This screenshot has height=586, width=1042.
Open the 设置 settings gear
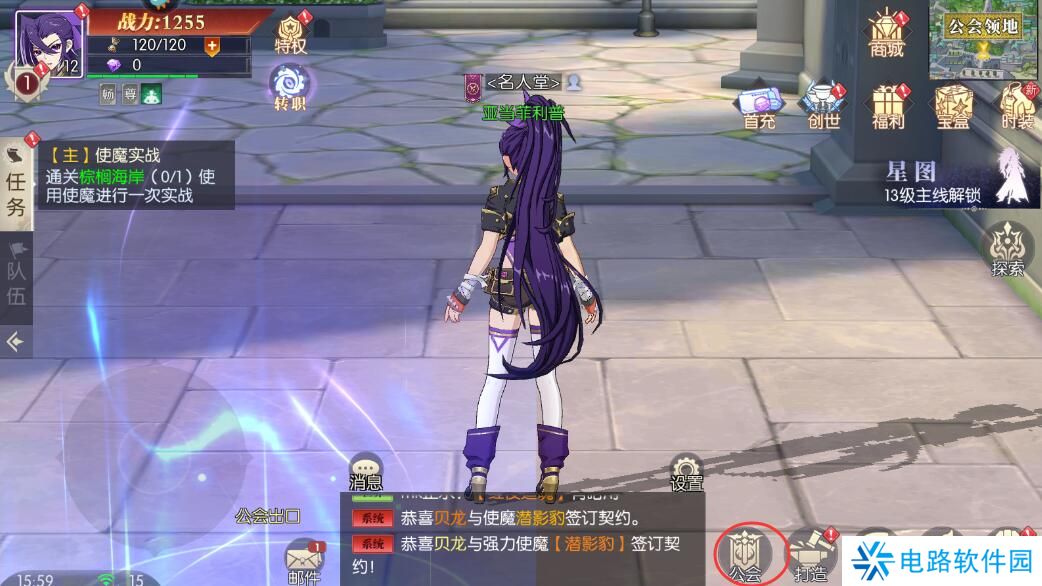pos(686,473)
